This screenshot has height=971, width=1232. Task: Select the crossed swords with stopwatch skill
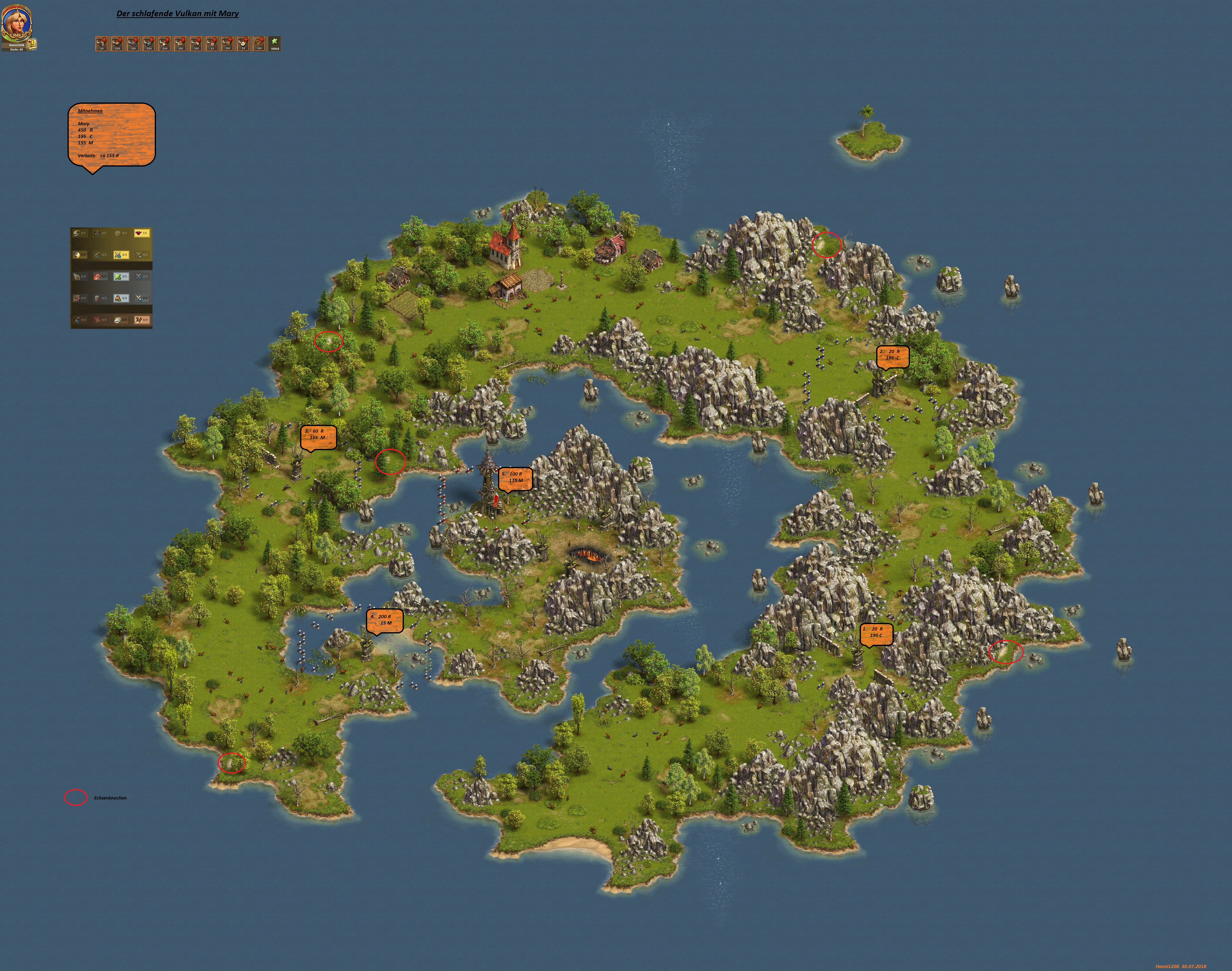coord(142,255)
